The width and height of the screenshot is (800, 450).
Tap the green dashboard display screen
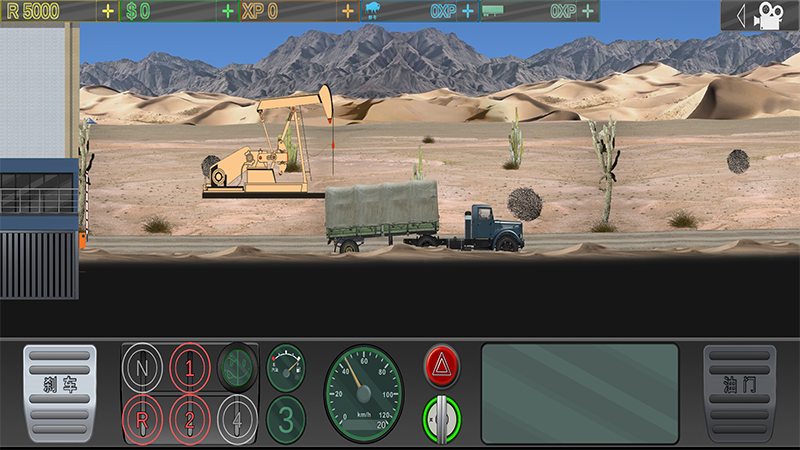580,393
